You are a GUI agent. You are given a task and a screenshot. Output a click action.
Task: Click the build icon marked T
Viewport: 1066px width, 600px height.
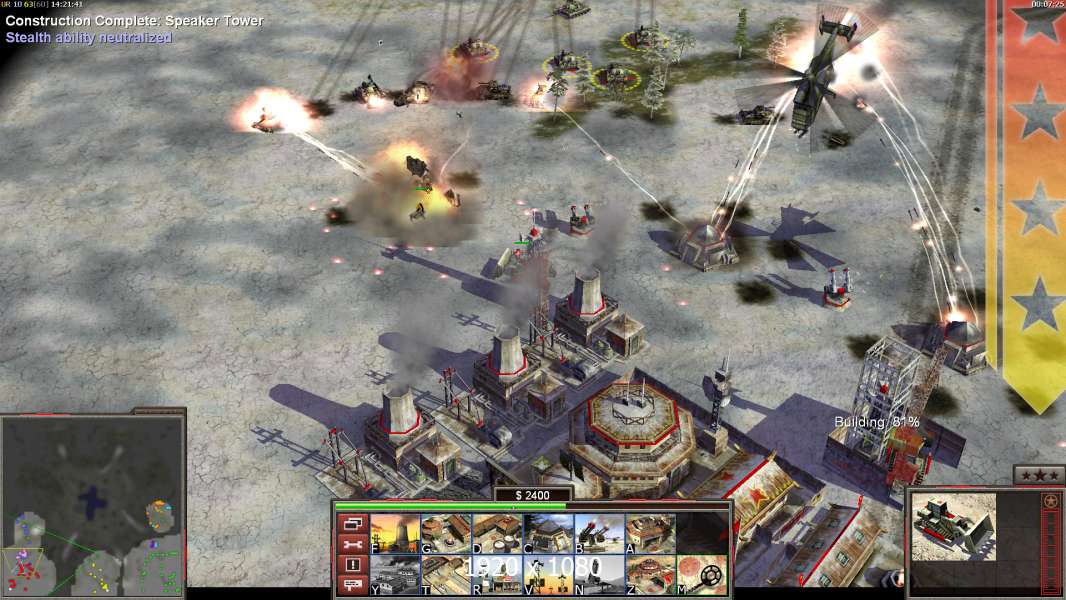pos(446,575)
